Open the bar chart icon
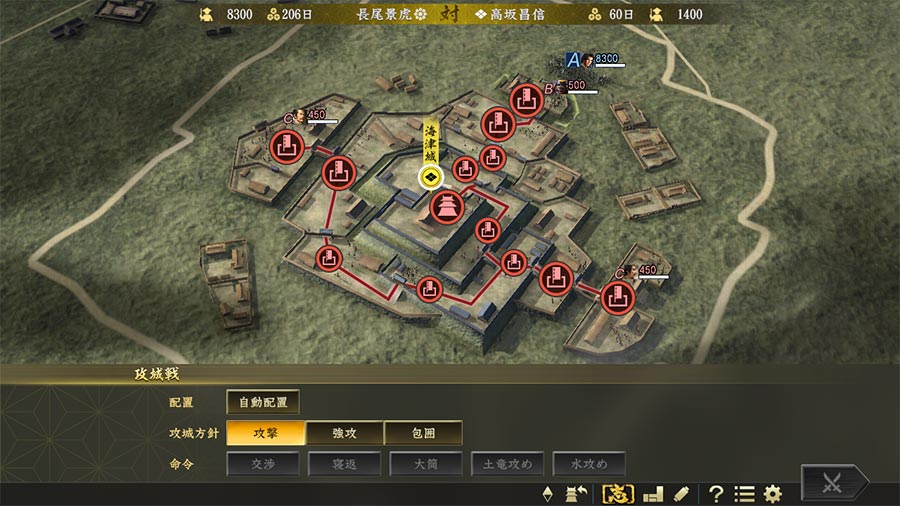 653,493
